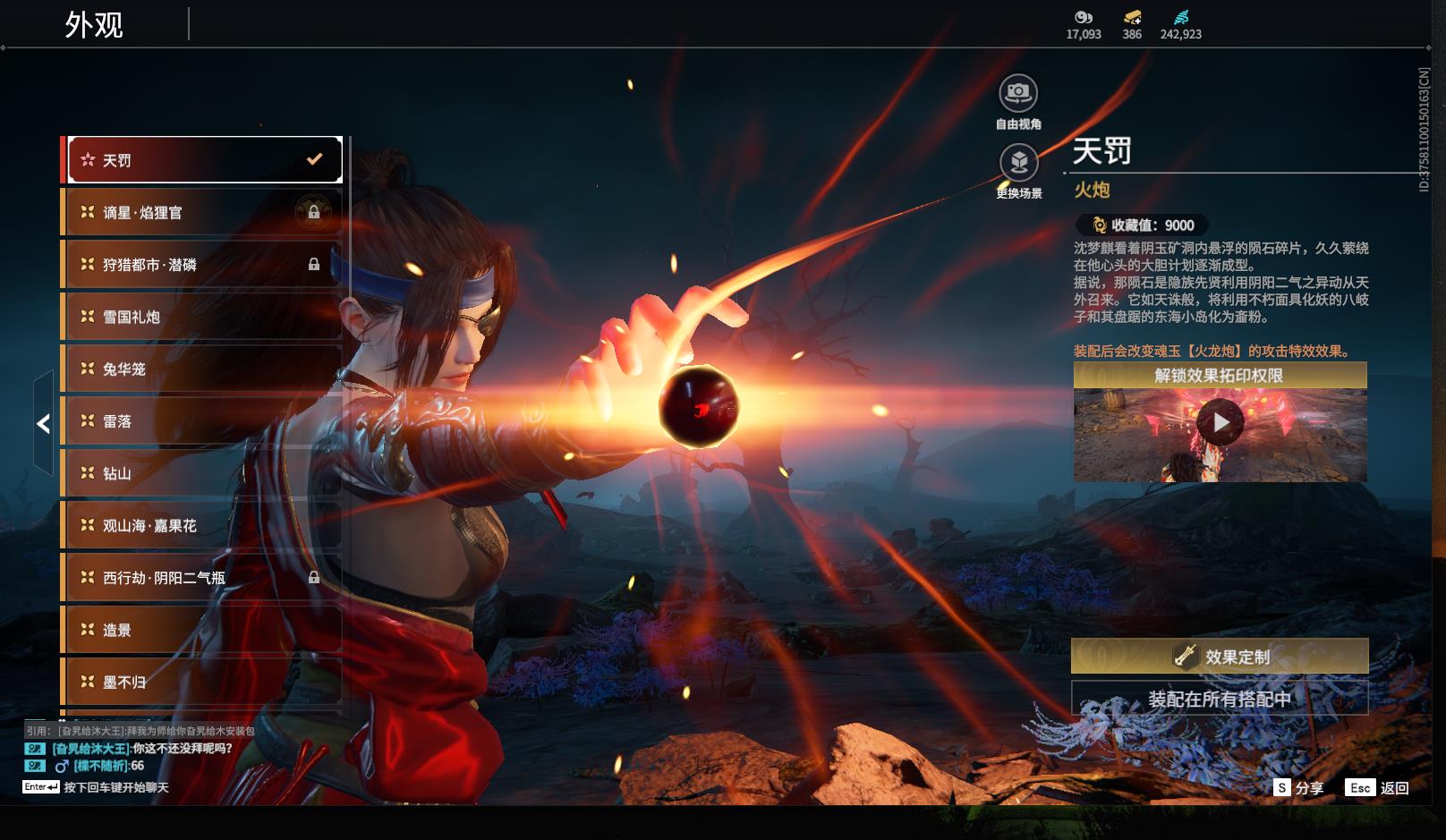The width and height of the screenshot is (1446, 840).
Task: Click 装配在所有搭配中 equip button
Action: tap(1220, 699)
